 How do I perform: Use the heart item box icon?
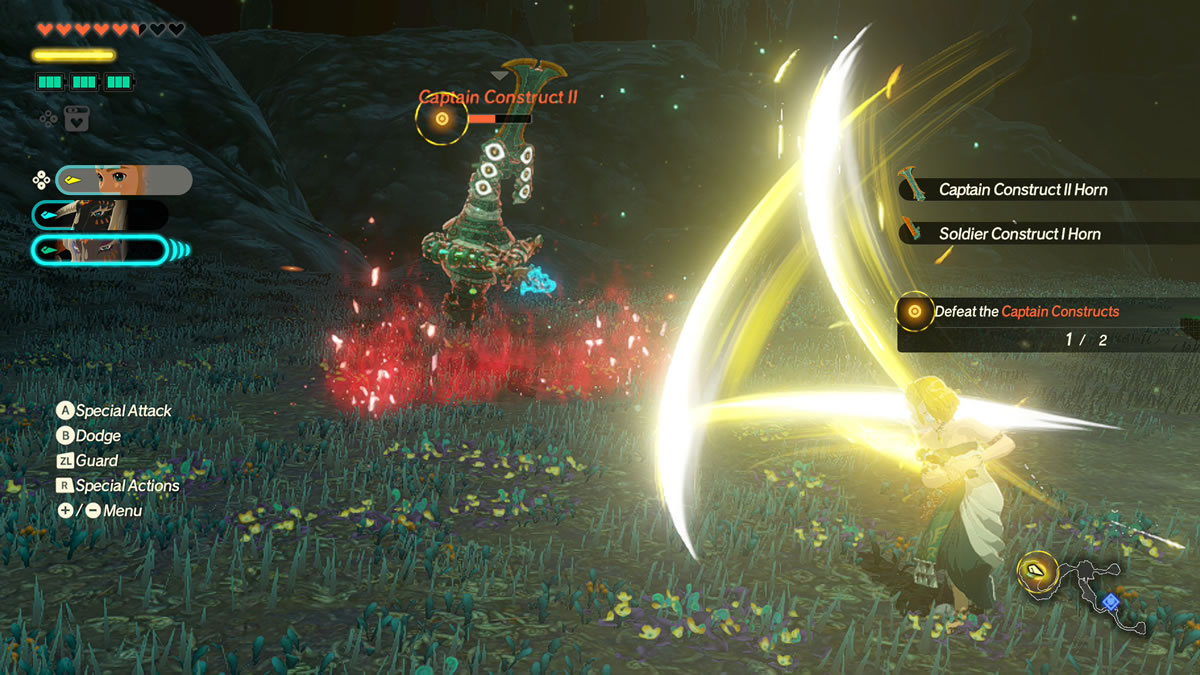(76, 118)
